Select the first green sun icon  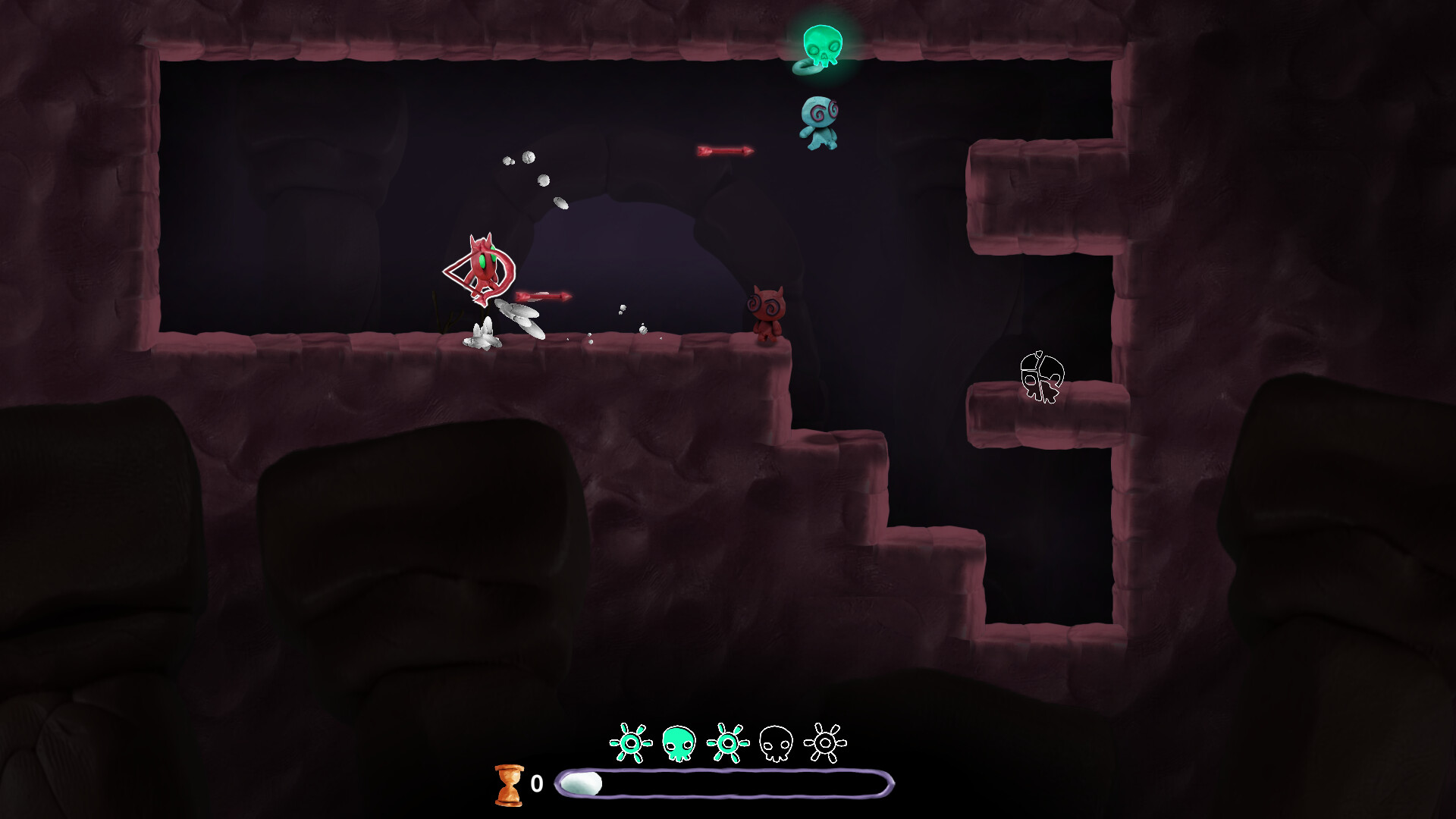[632, 742]
